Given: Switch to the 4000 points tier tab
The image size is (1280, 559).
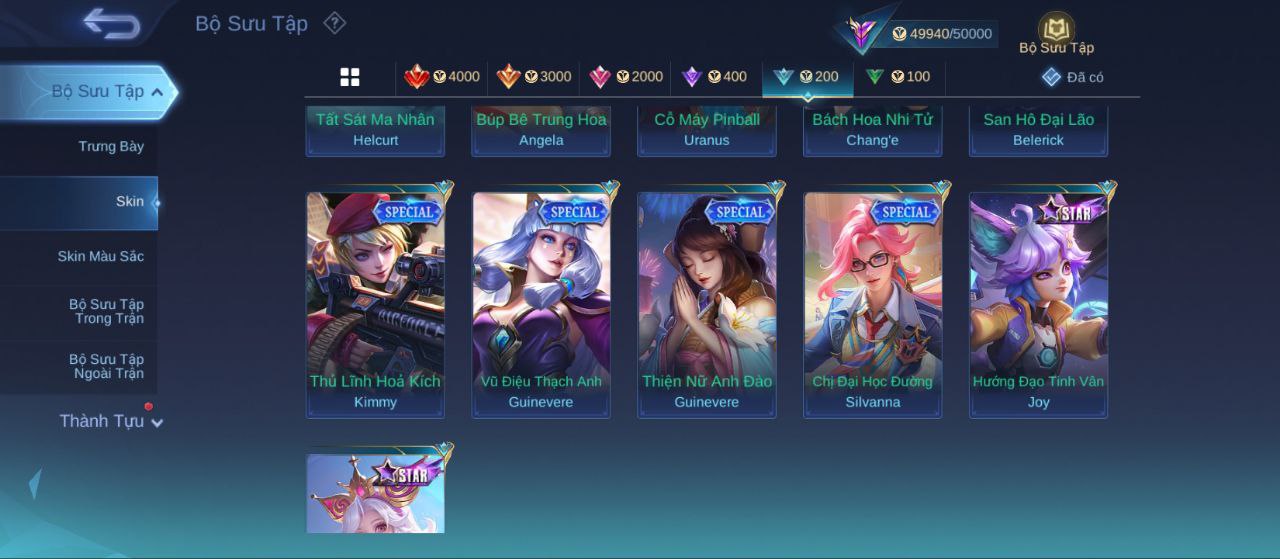Looking at the screenshot, I should click(441, 77).
